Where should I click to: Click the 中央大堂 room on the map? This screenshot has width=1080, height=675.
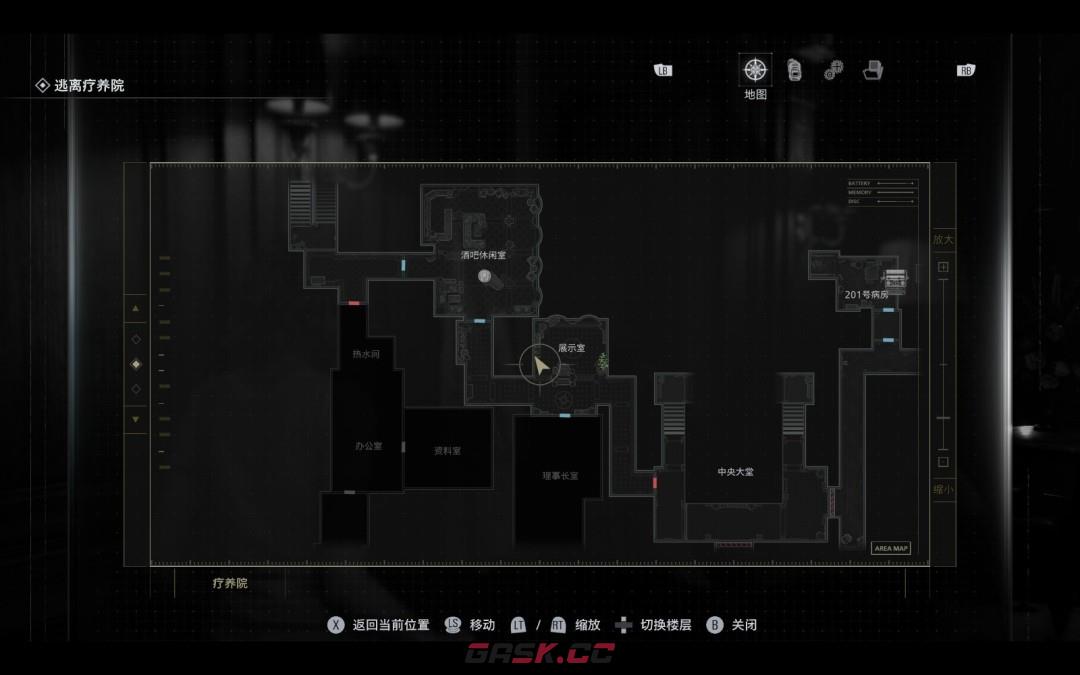coord(735,471)
